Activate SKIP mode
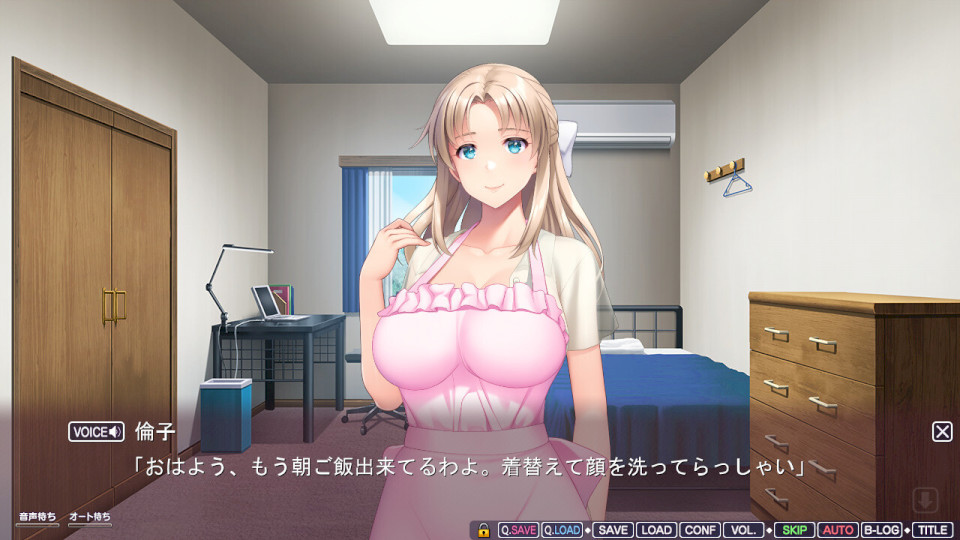960x540 pixels. point(794,530)
